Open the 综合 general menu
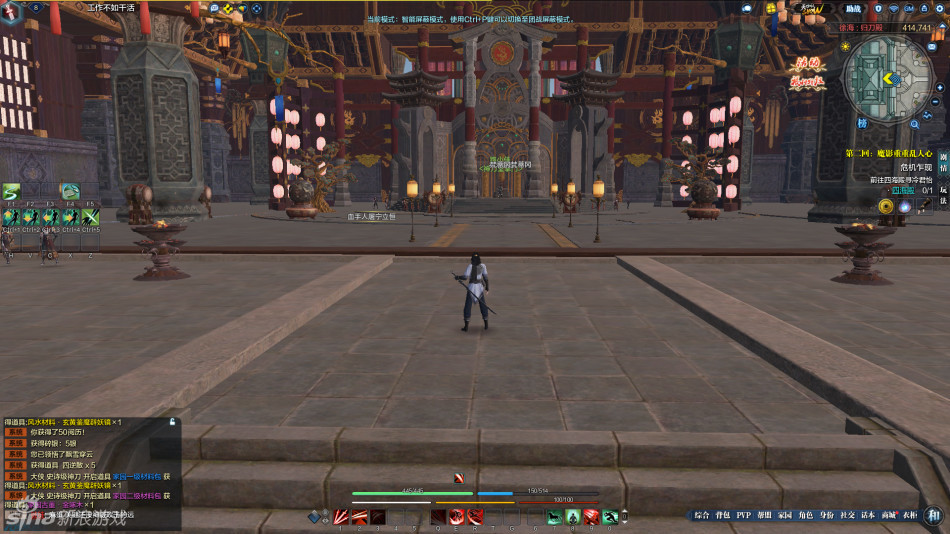 (701, 516)
